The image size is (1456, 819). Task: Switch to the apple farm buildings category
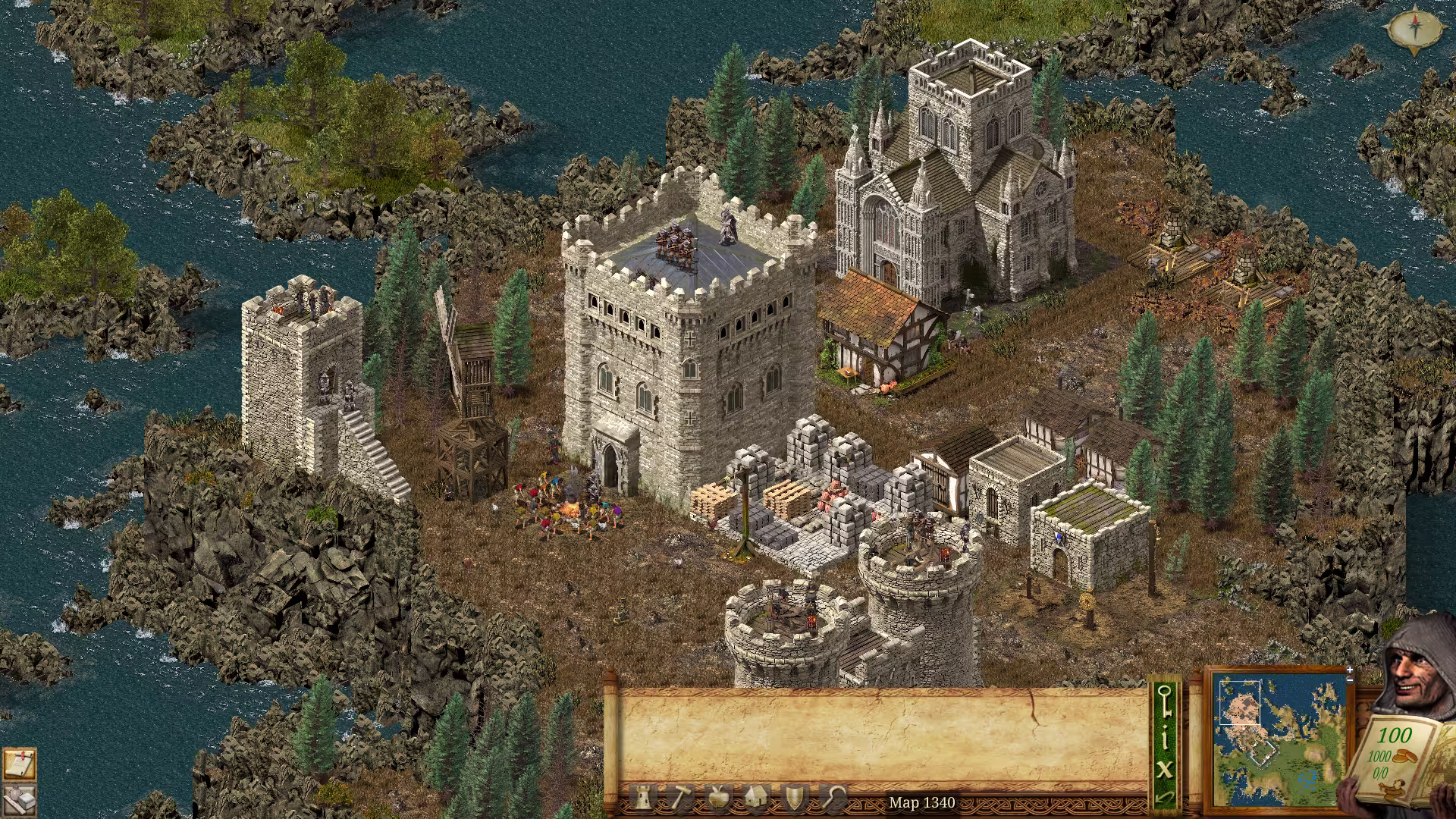coord(718,798)
